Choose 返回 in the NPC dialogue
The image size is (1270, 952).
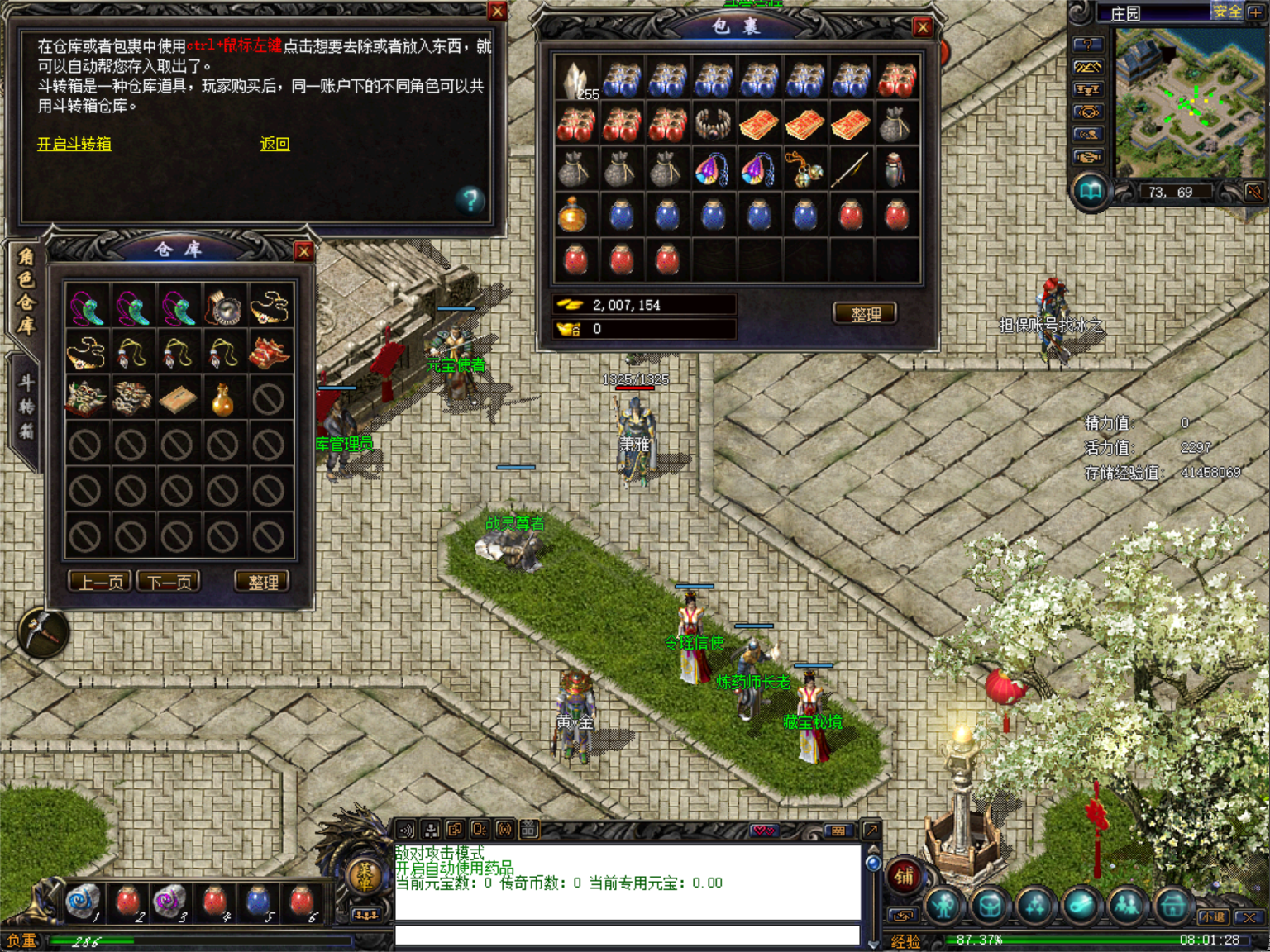click(275, 145)
